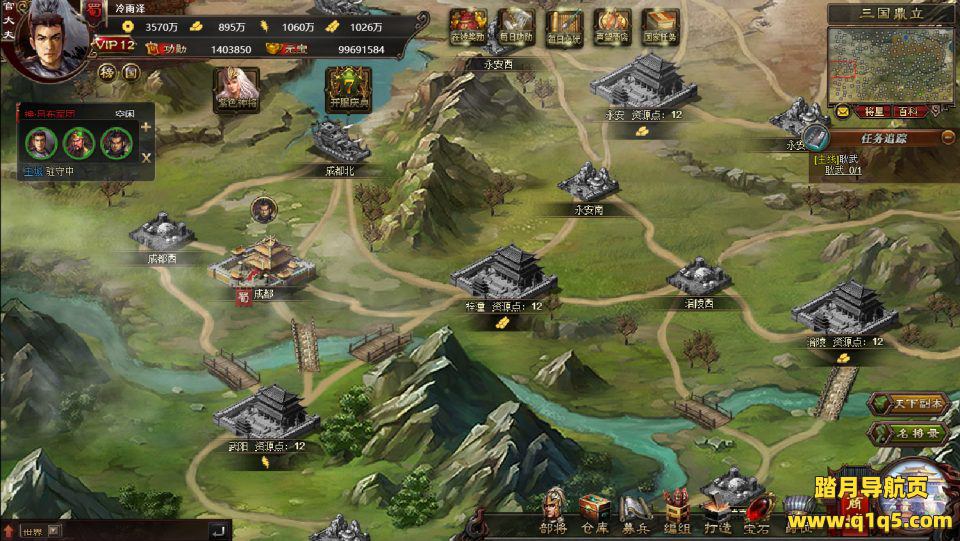This screenshot has height=541, width=960.
Task: Open the 天下副本 dungeon button
Action: point(893,403)
